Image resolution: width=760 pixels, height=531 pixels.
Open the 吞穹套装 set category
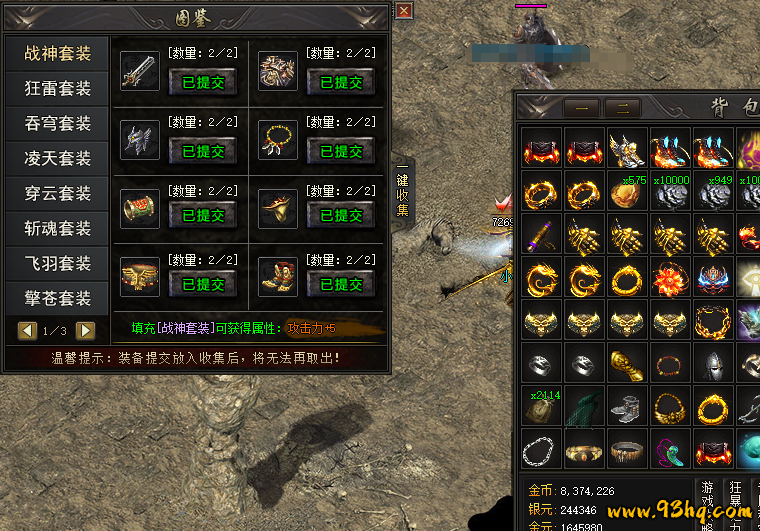tap(58, 123)
